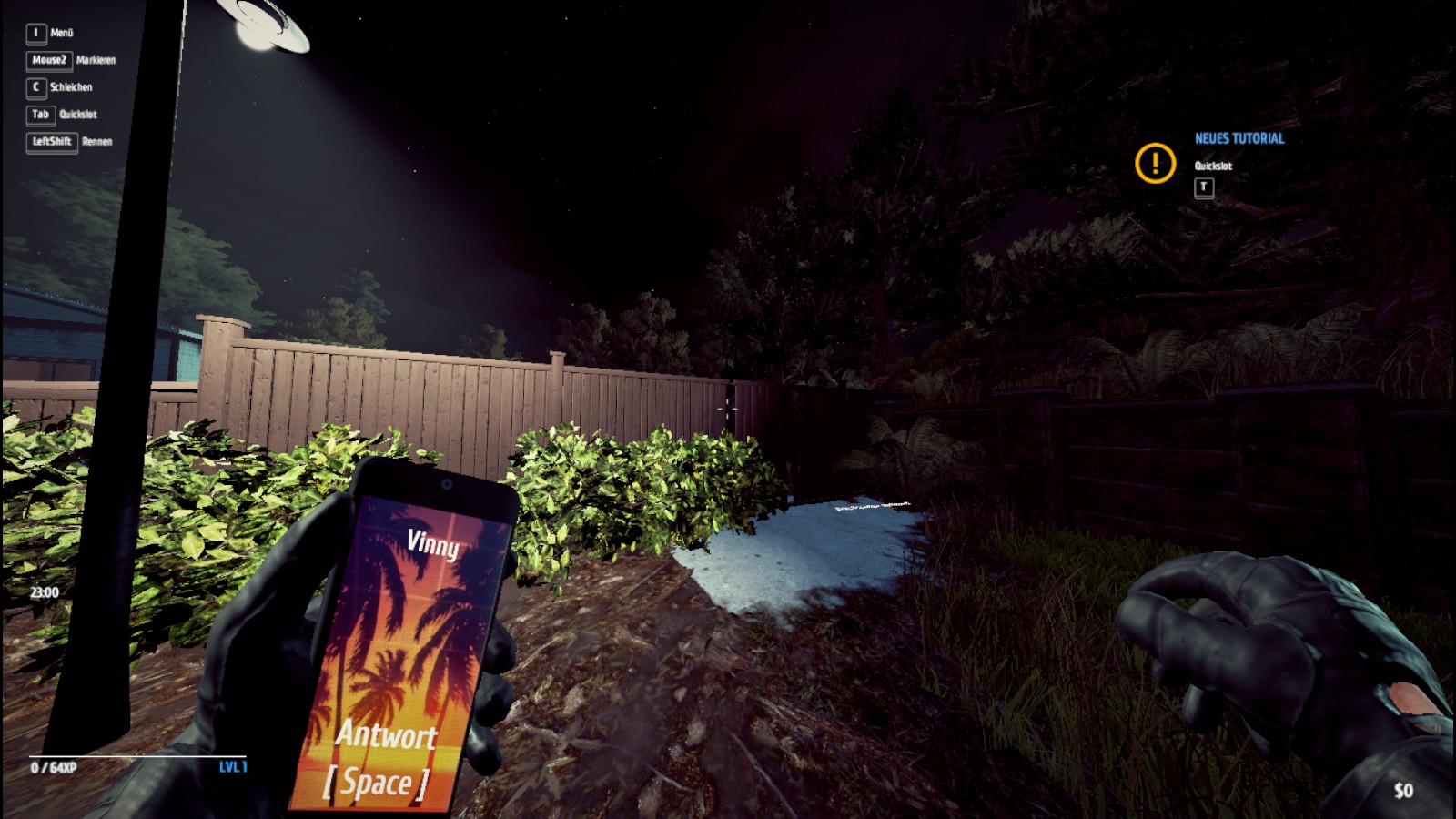Click the I key icon next to Menü

point(35,33)
